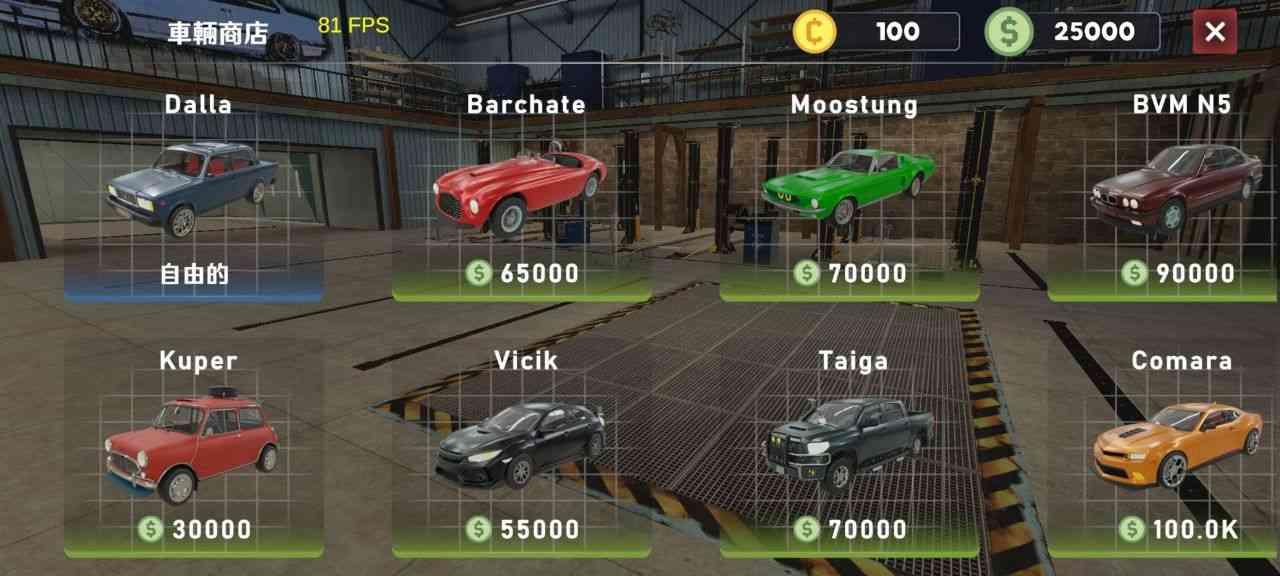Choose the red Barchate roadster
The height and width of the screenshot is (576, 1280).
[x=521, y=192]
